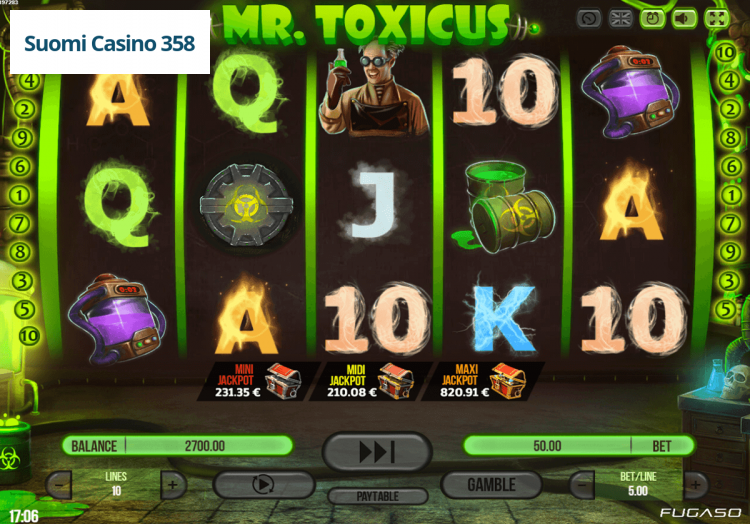The height and width of the screenshot is (524, 750).
Task: Raise the bet per line
Action: [695, 486]
